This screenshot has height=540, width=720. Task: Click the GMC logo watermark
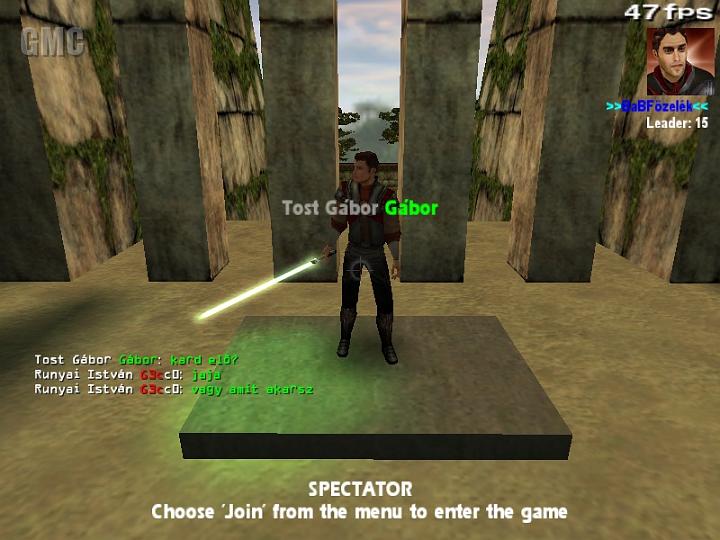[x=53, y=41]
